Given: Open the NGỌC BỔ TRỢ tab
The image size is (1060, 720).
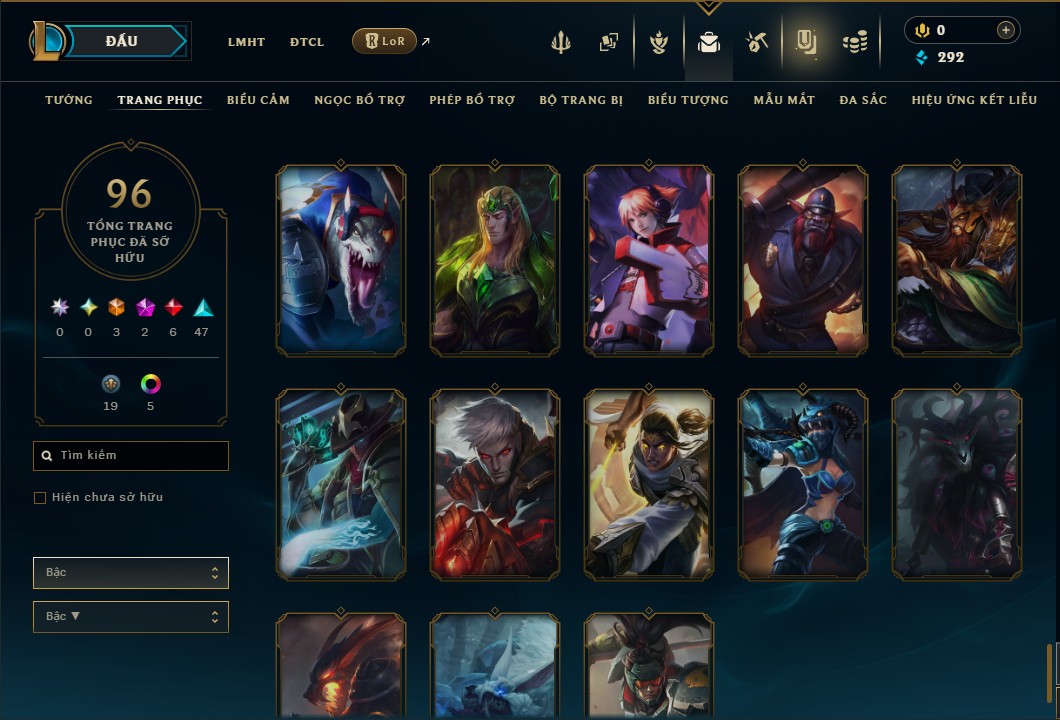Looking at the screenshot, I should click(359, 100).
